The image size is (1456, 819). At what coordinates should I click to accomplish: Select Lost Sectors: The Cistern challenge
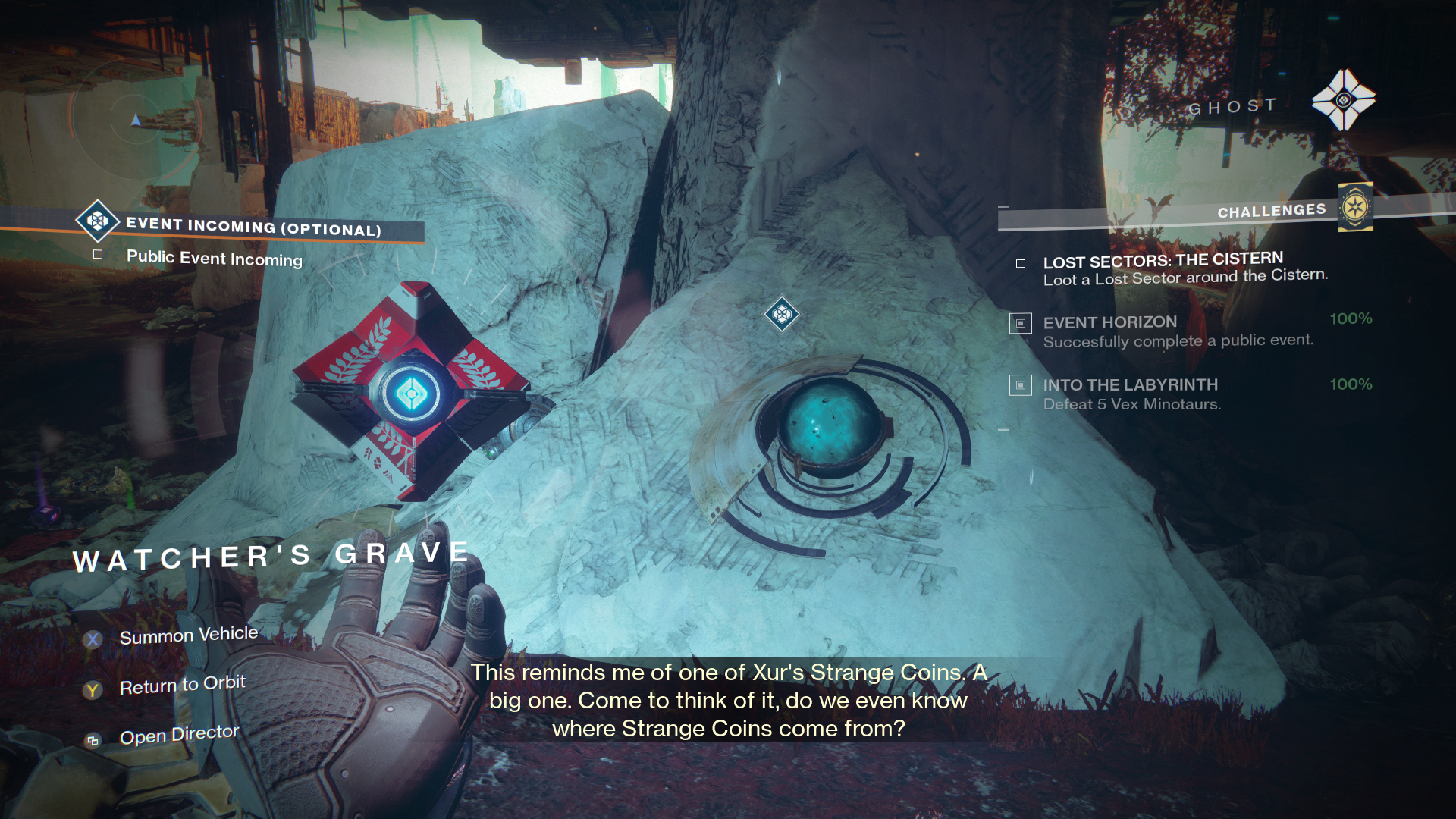1163,262
